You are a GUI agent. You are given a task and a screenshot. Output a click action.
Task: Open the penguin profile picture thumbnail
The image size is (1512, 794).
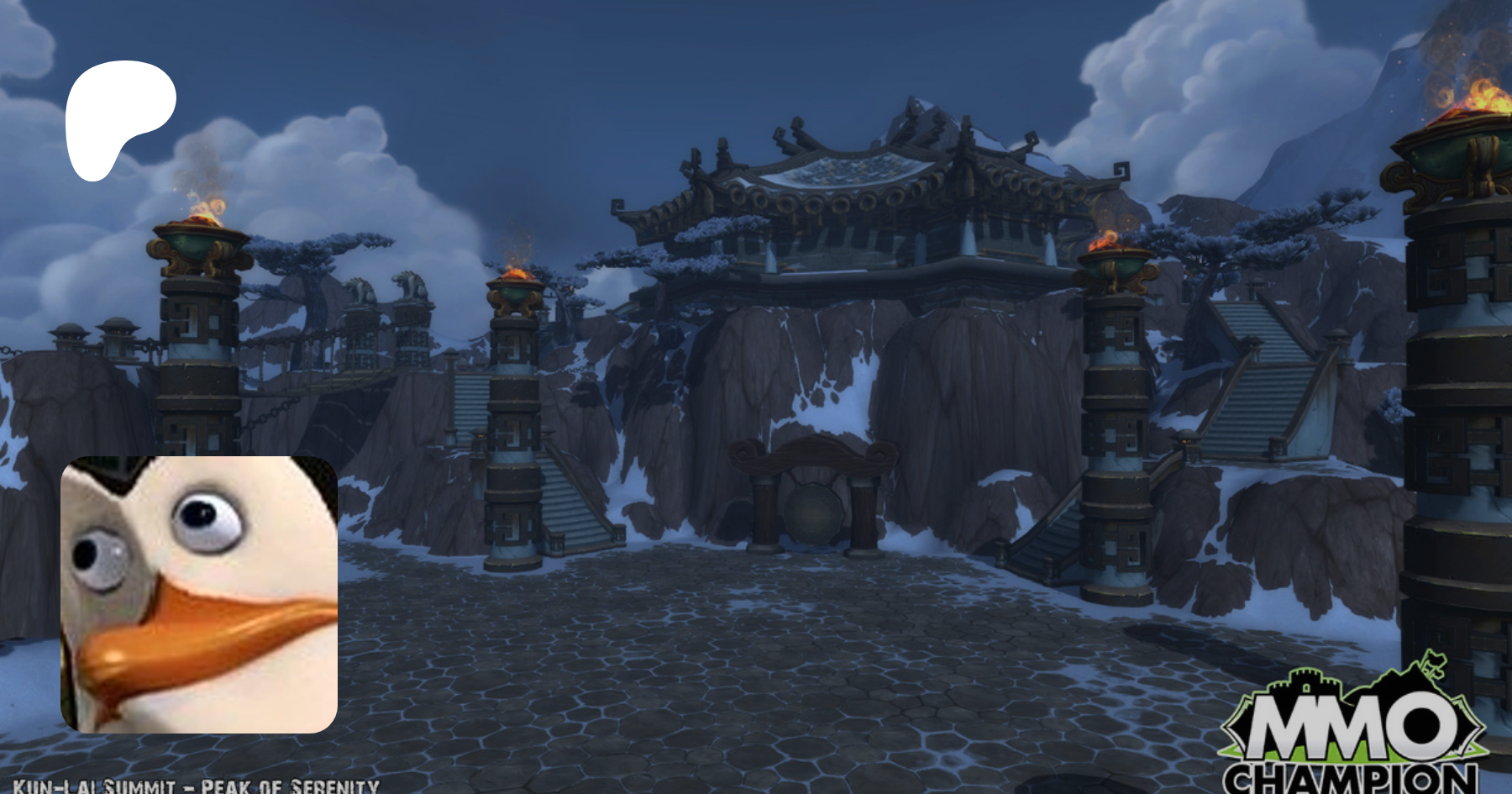(199, 594)
